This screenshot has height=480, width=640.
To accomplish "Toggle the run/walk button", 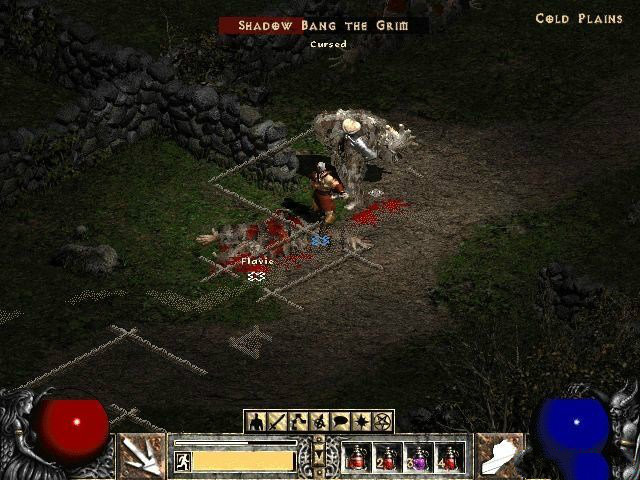I will (183, 460).
